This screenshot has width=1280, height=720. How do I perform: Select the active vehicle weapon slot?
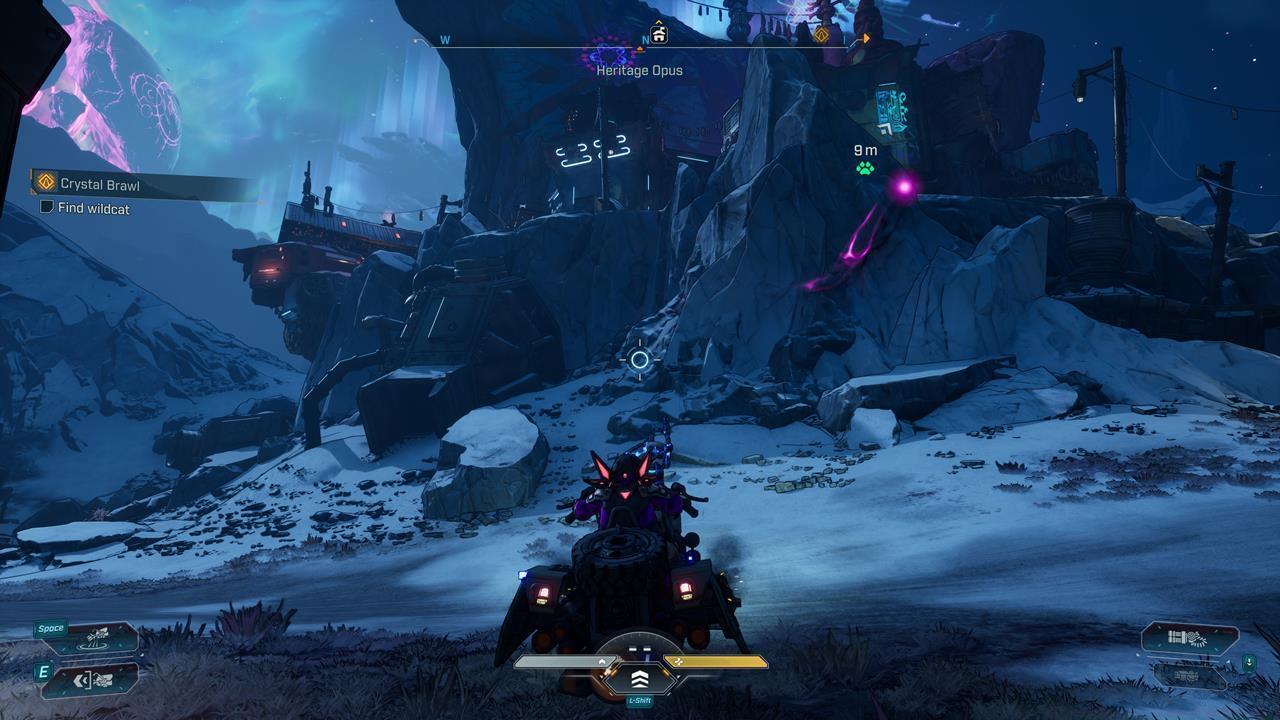click(x=1190, y=638)
